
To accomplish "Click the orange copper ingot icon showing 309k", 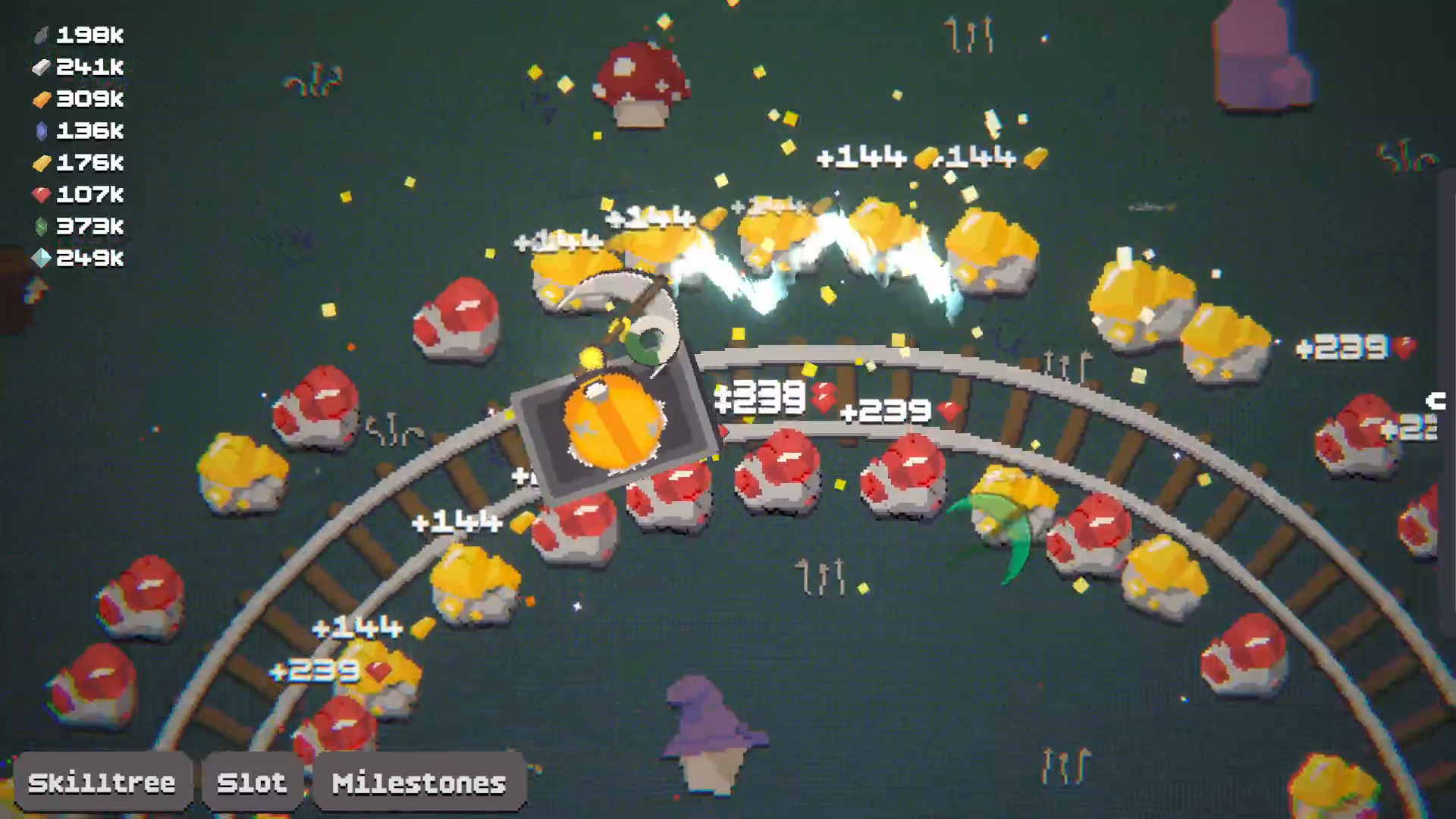I will (42, 99).
